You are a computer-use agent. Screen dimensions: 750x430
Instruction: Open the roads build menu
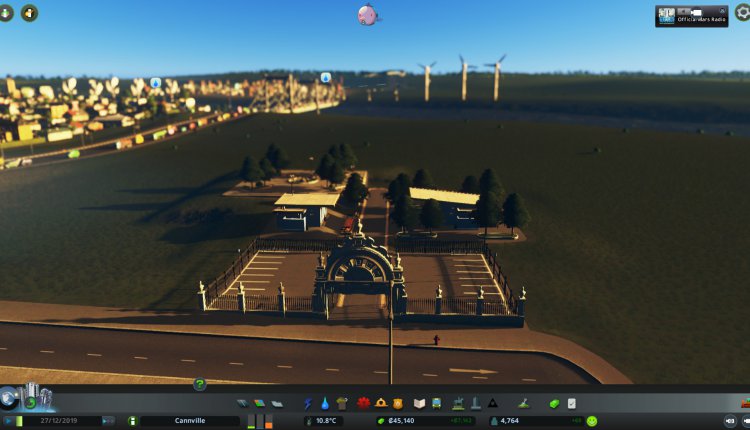tap(243, 403)
